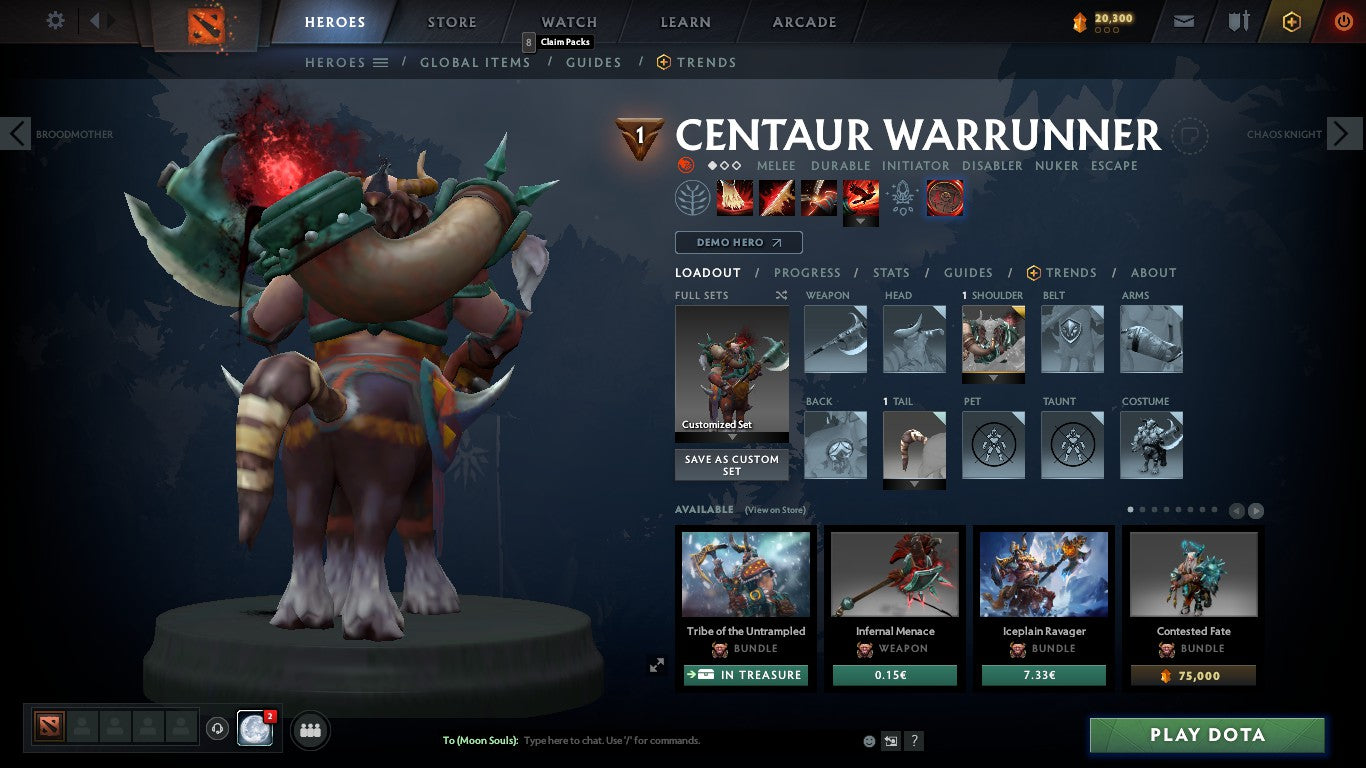Click the View on Store link
Viewport: 1366px width, 768px height.
point(775,510)
